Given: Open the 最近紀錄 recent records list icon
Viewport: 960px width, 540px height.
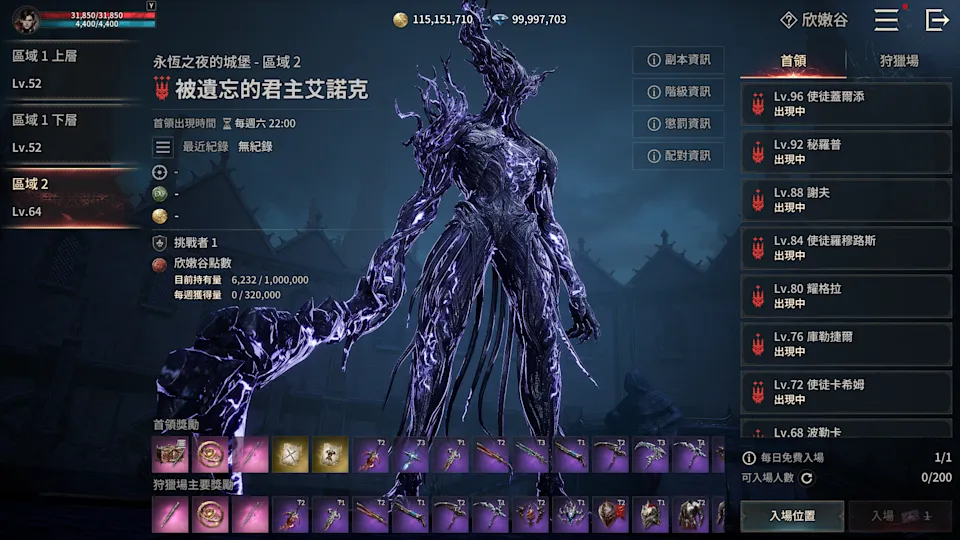Looking at the screenshot, I should tap(162, 147).
